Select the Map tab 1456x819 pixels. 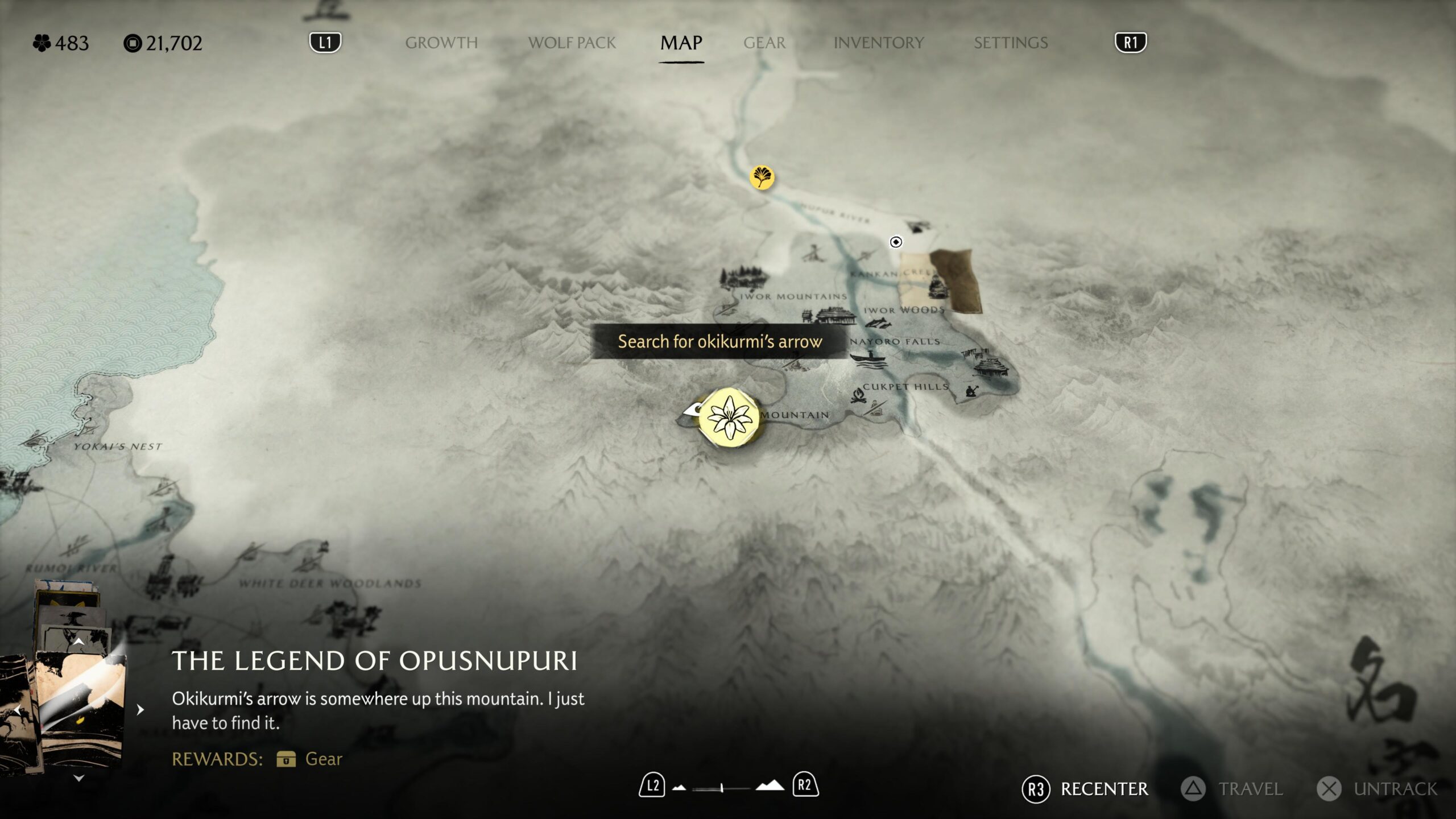point(681,43)
